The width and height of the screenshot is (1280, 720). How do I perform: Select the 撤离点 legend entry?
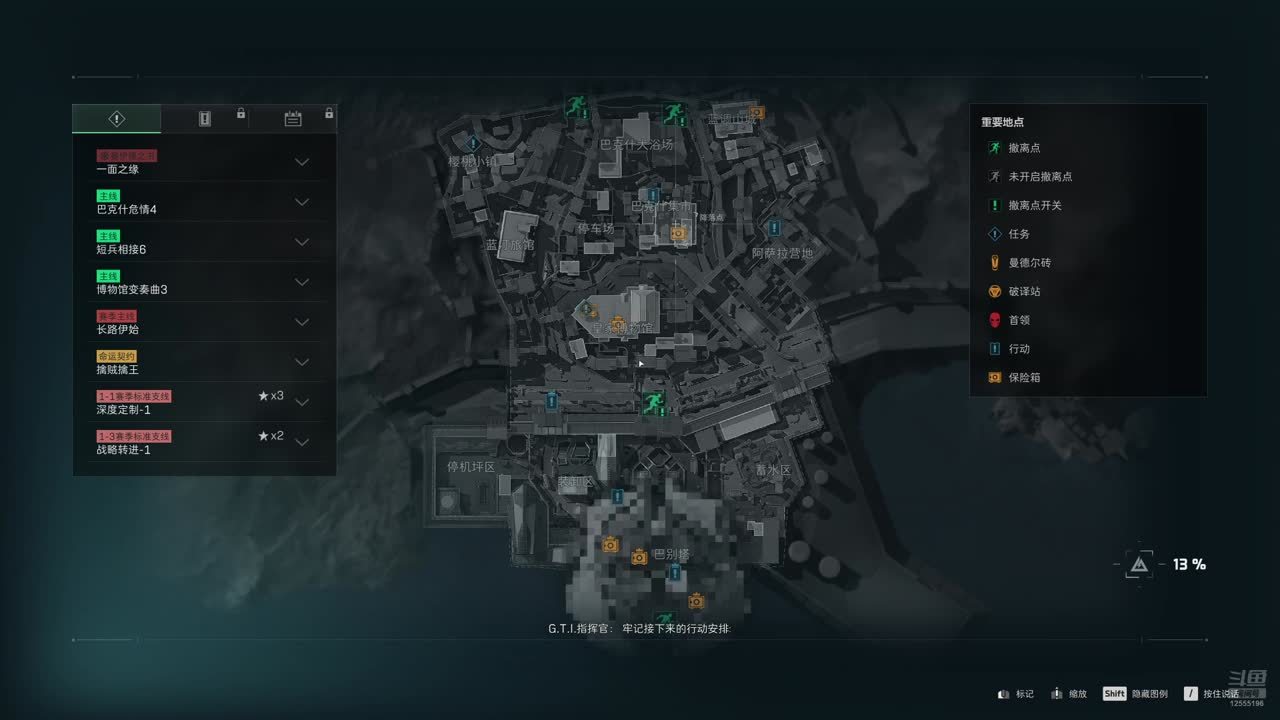[x=1024, y=148]
